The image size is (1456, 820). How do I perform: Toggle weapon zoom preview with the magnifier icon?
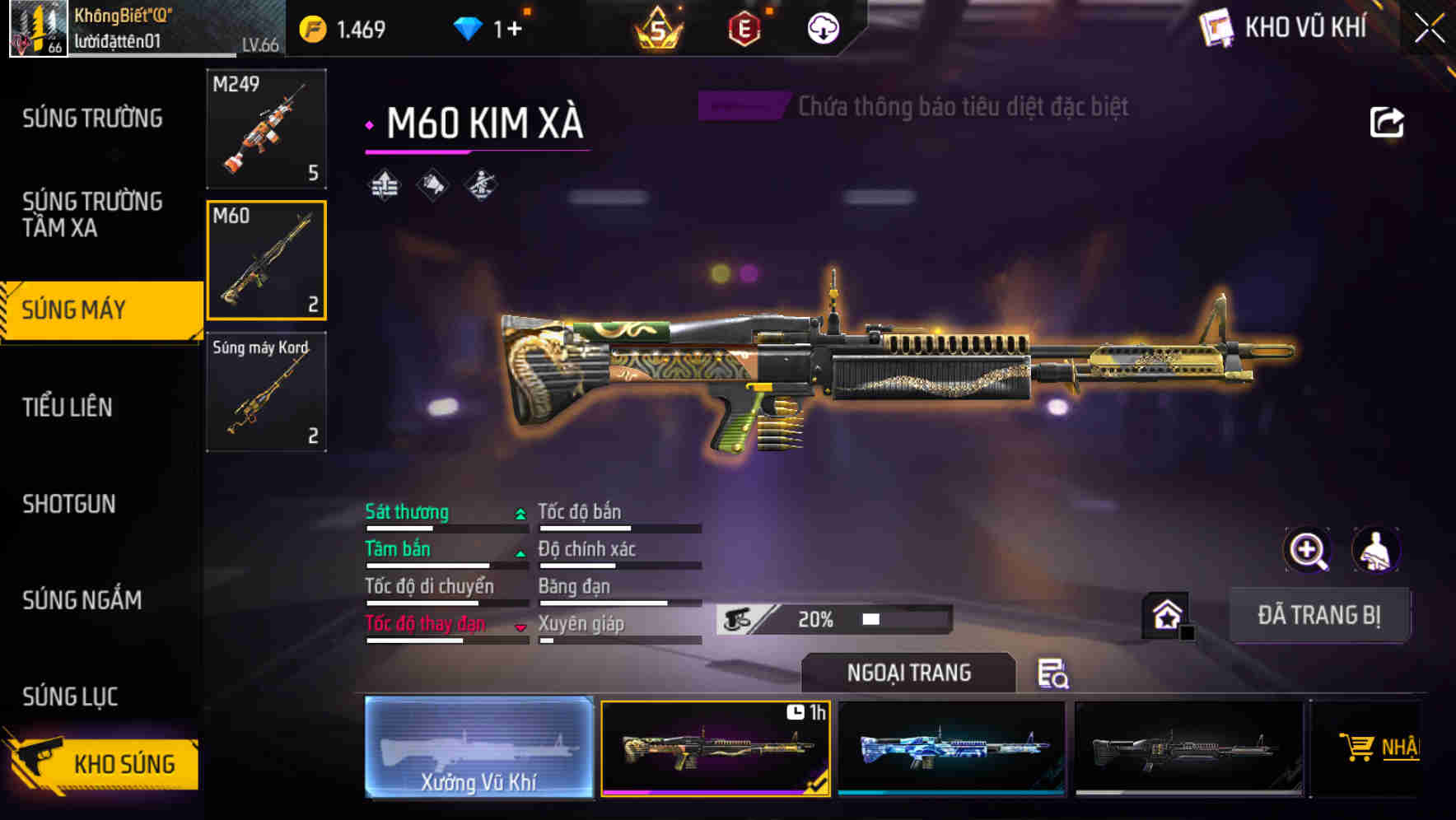point(1308,550)
